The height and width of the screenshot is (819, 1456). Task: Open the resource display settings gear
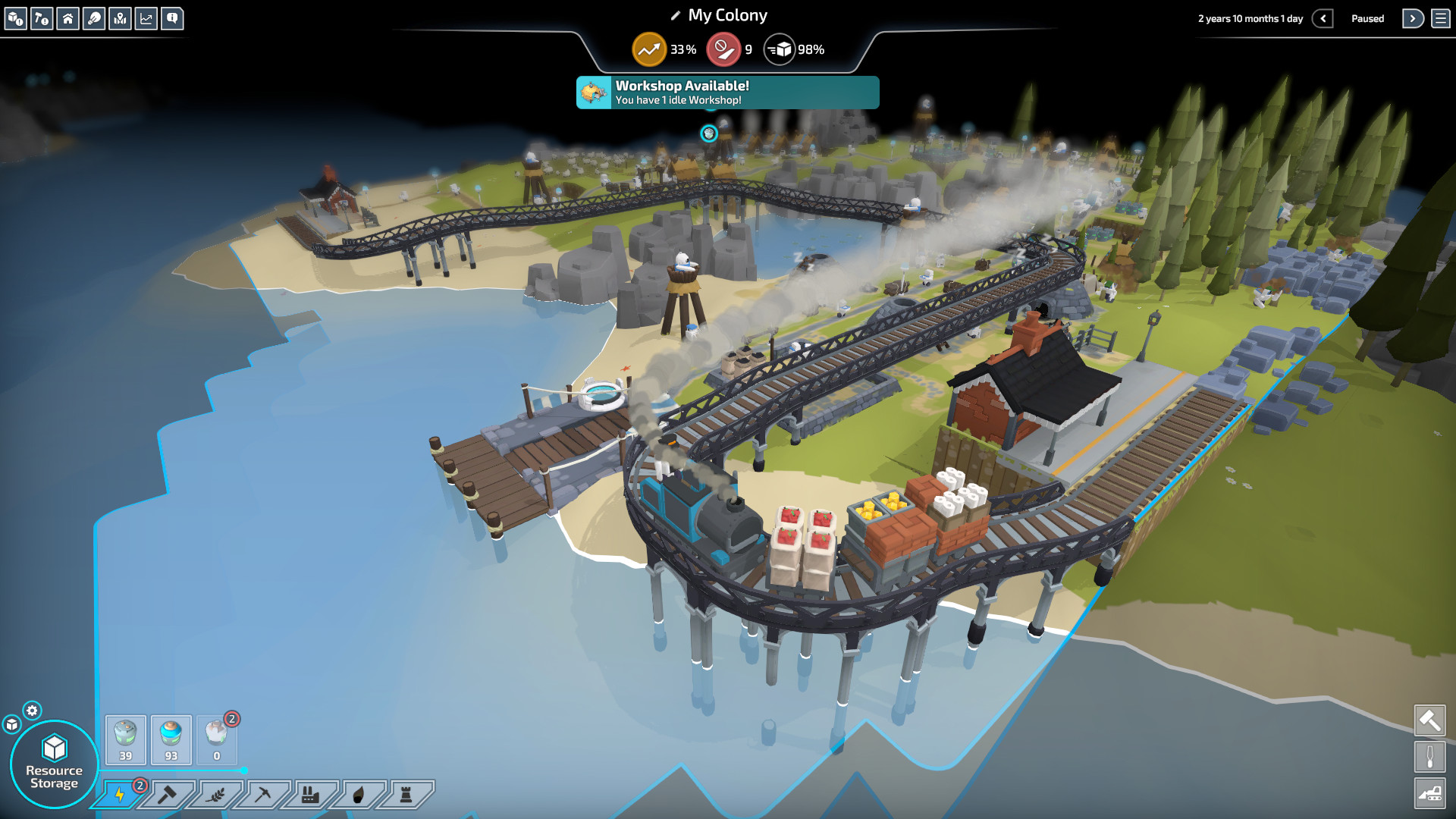pyautogui.click(x=31, y=711)
